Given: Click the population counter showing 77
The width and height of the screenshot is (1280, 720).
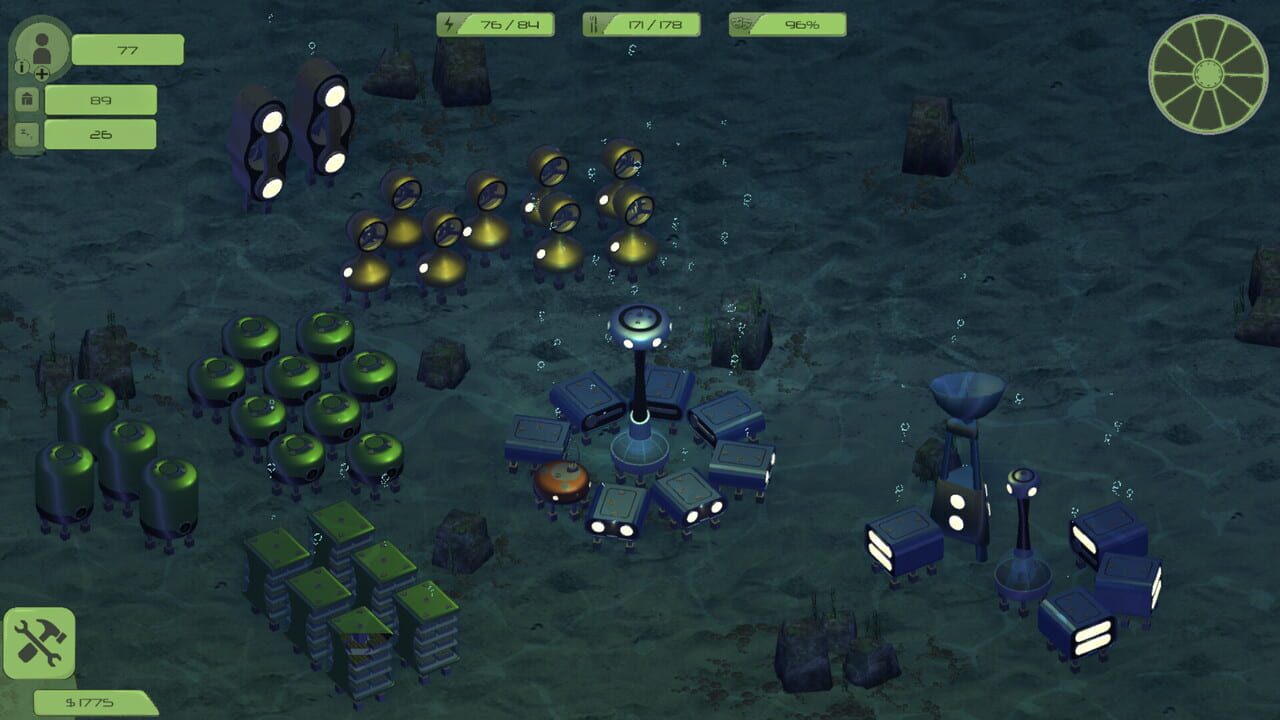Looking at the screenshot, I should (129, 50).
